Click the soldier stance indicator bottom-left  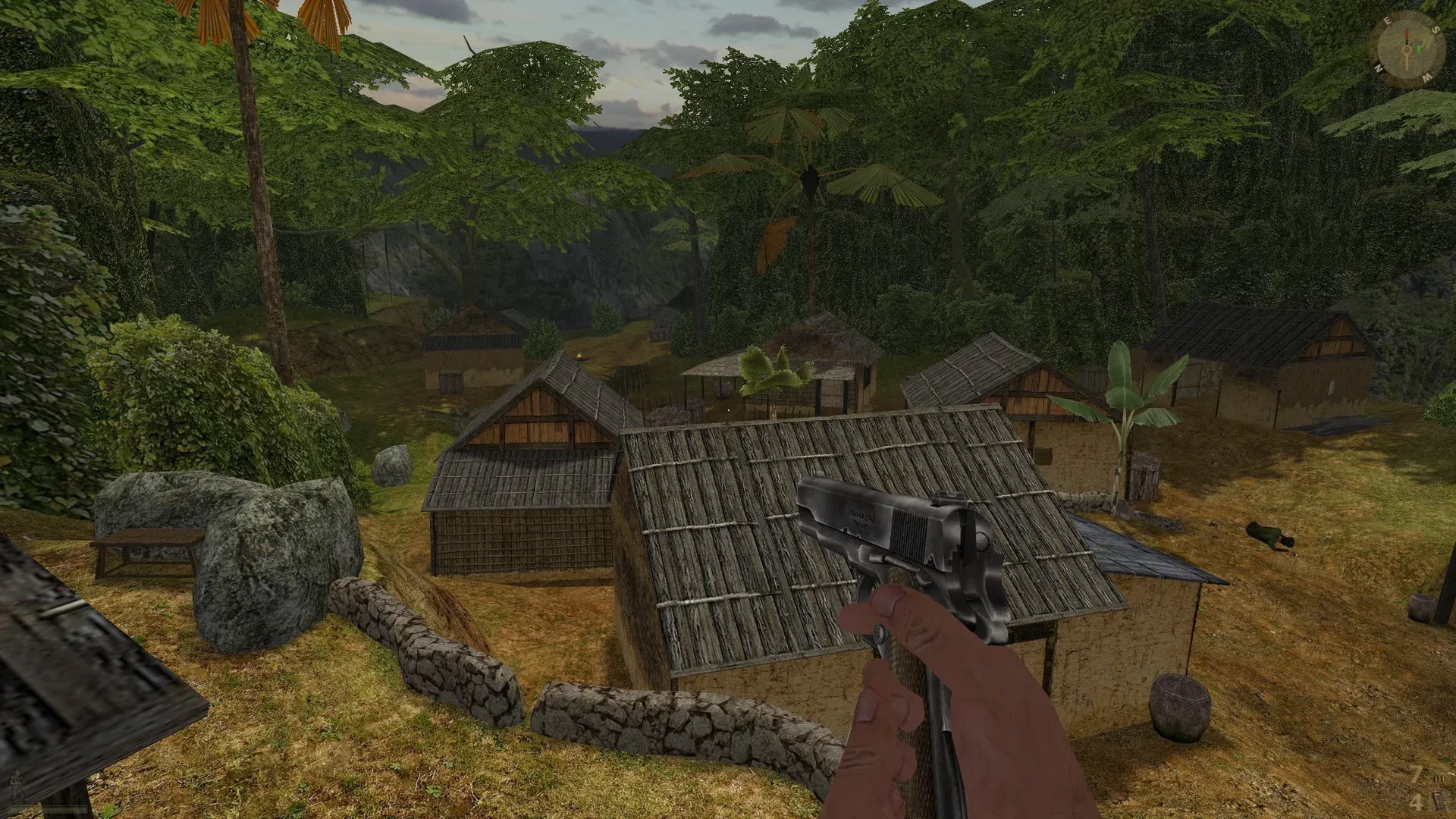pos(16,783)
